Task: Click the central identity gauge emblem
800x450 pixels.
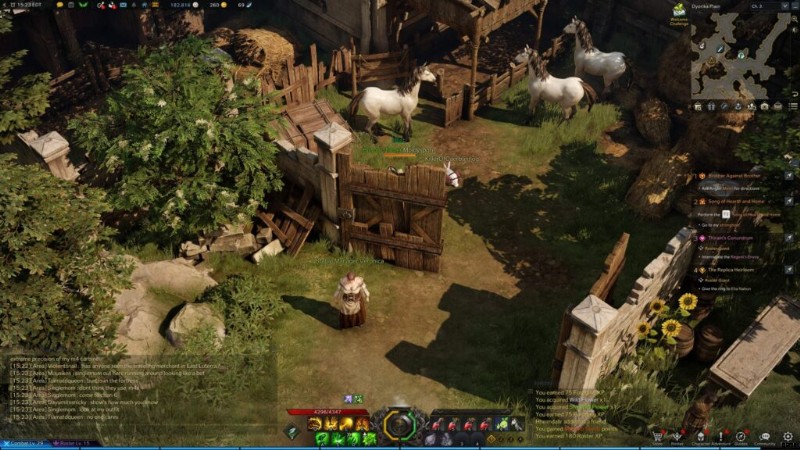Action: (x=399, y=425)
